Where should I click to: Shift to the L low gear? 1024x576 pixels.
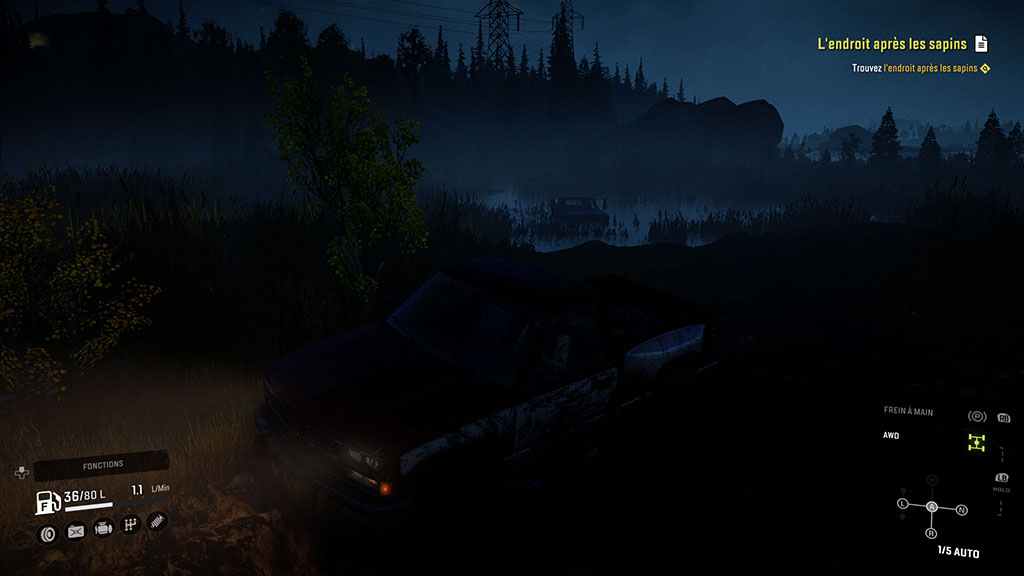903,503
